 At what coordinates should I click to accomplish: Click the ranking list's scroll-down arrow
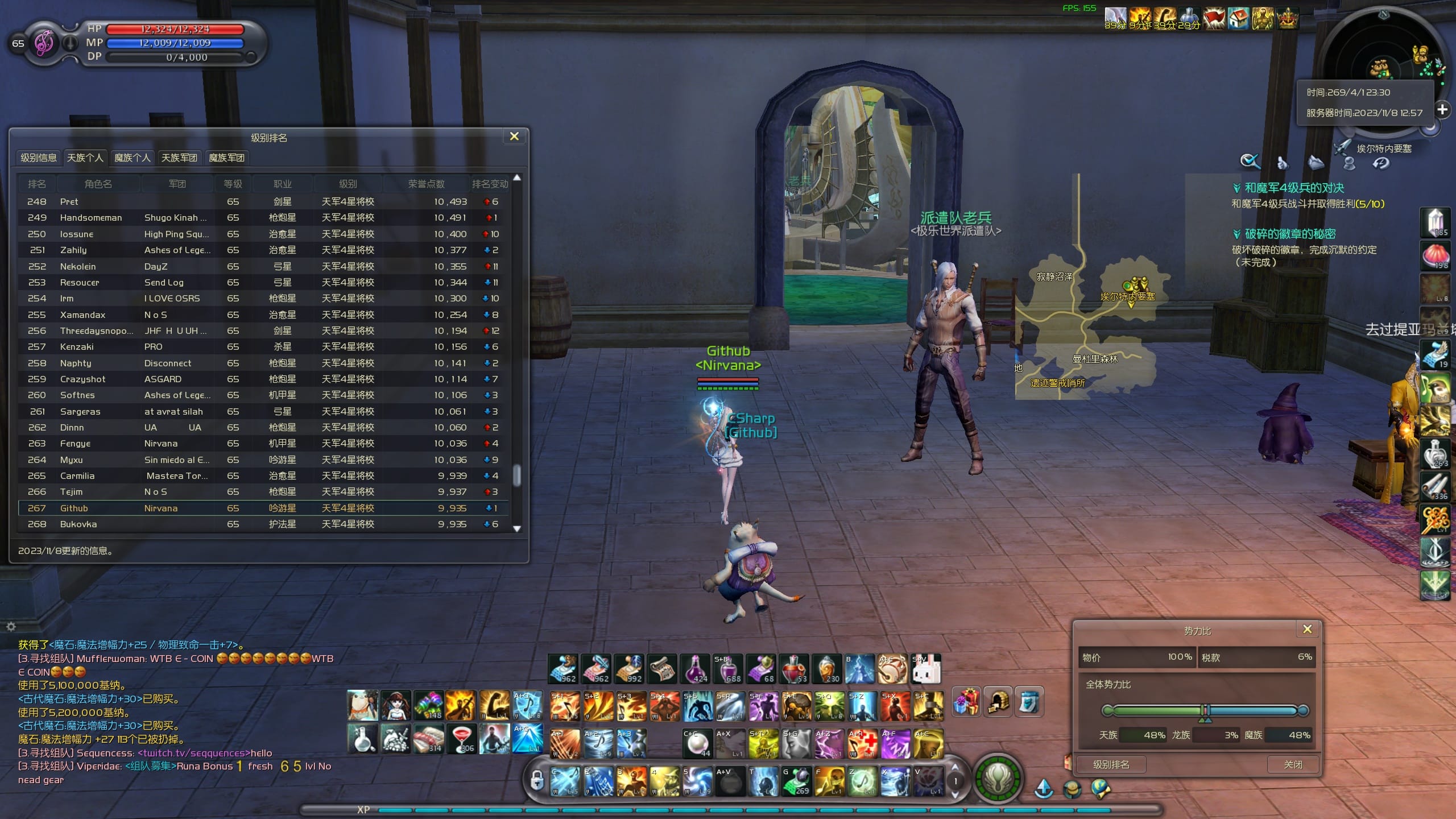click(517, 528)
